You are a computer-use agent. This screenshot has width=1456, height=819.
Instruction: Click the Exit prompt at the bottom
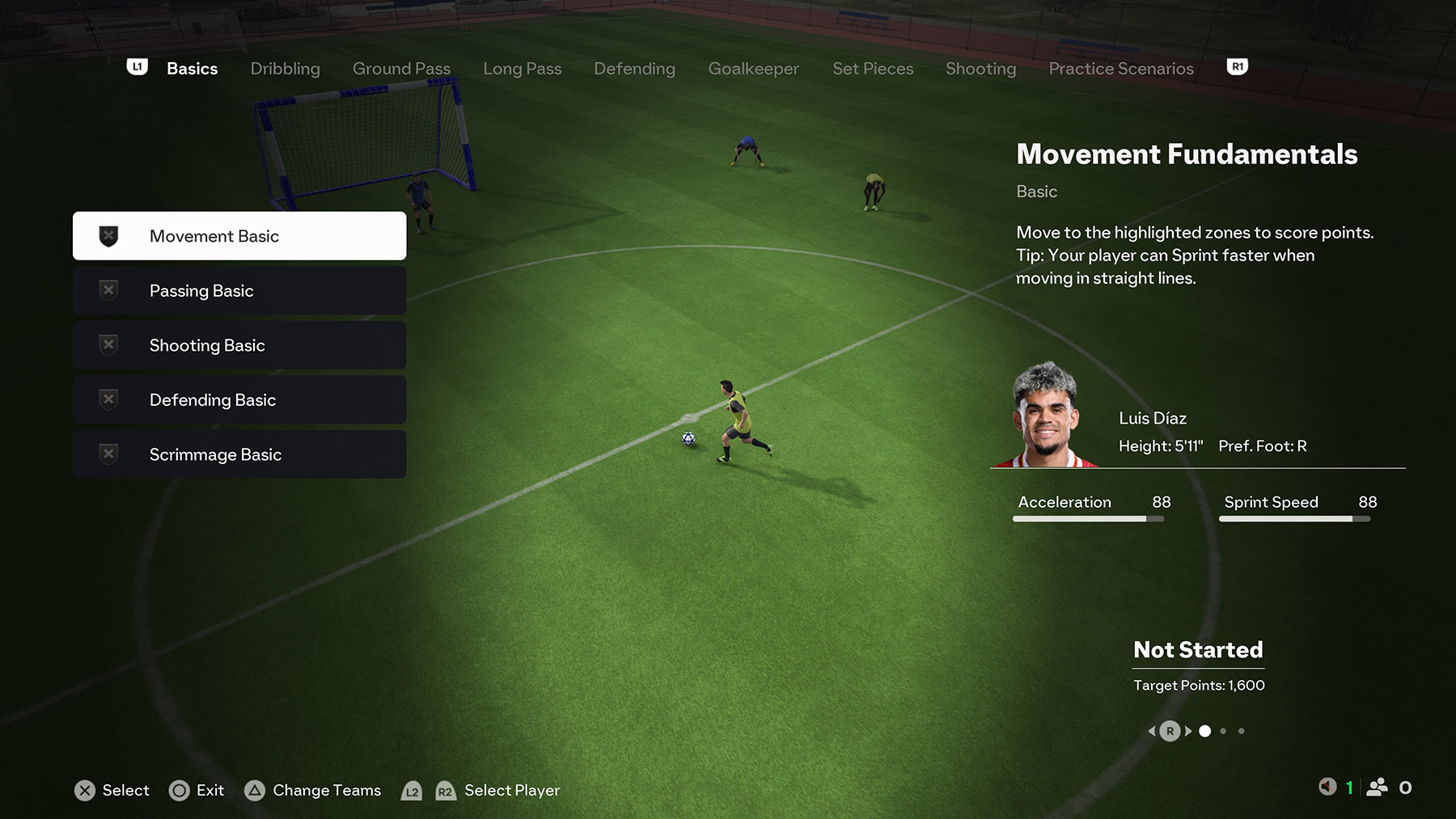pos(197,790)
